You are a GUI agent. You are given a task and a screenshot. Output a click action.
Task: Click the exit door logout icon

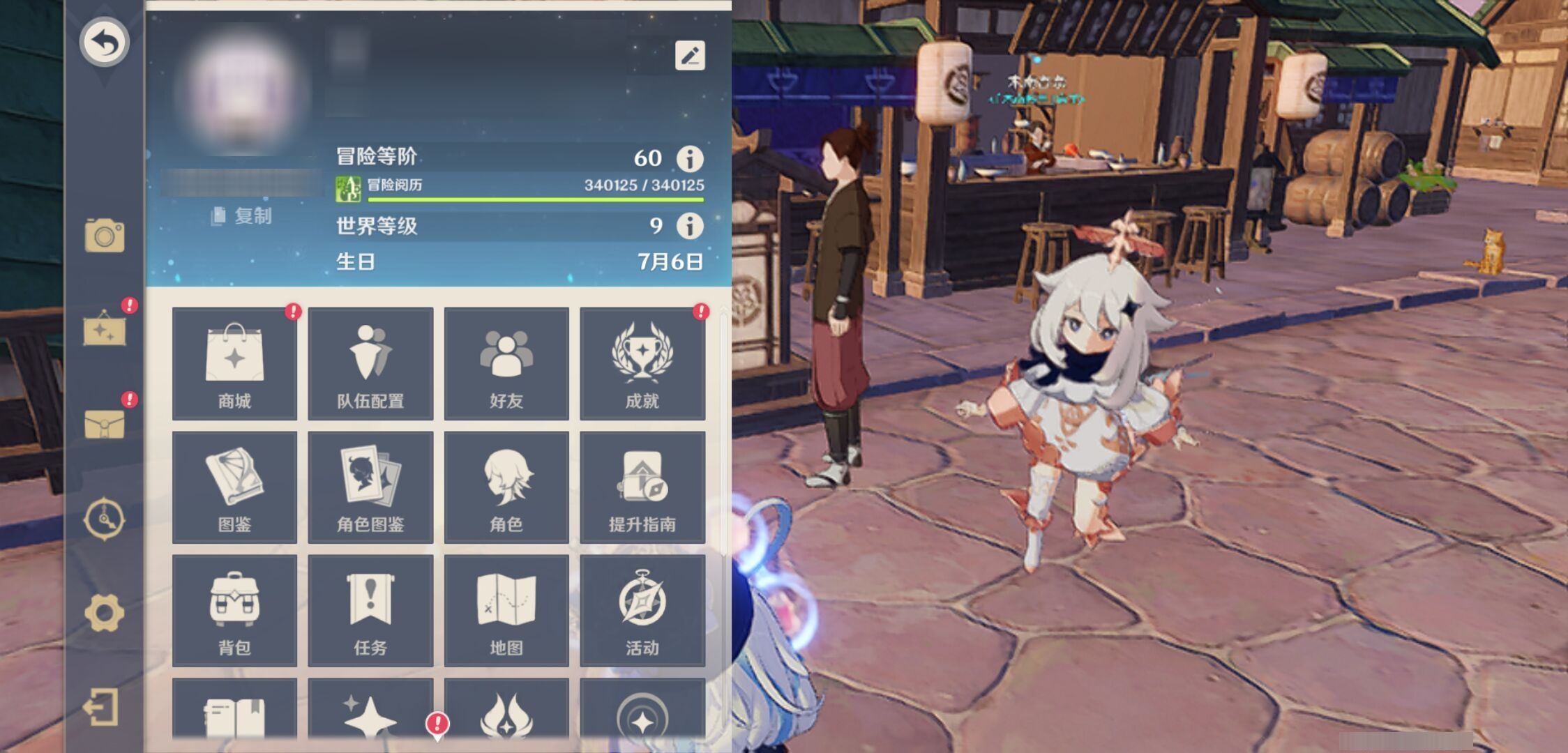102,708
